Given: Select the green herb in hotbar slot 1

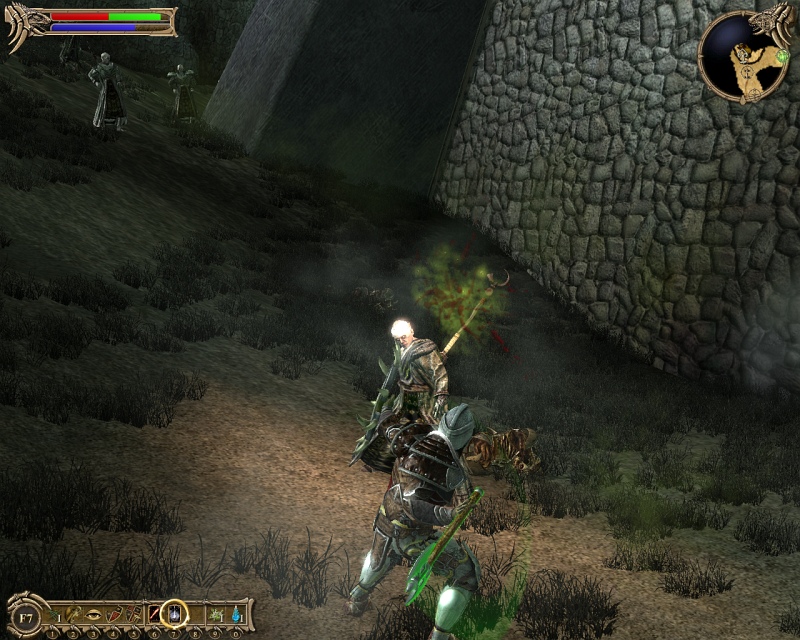Looking at the screenshot, I should click(x=54, y=613).
